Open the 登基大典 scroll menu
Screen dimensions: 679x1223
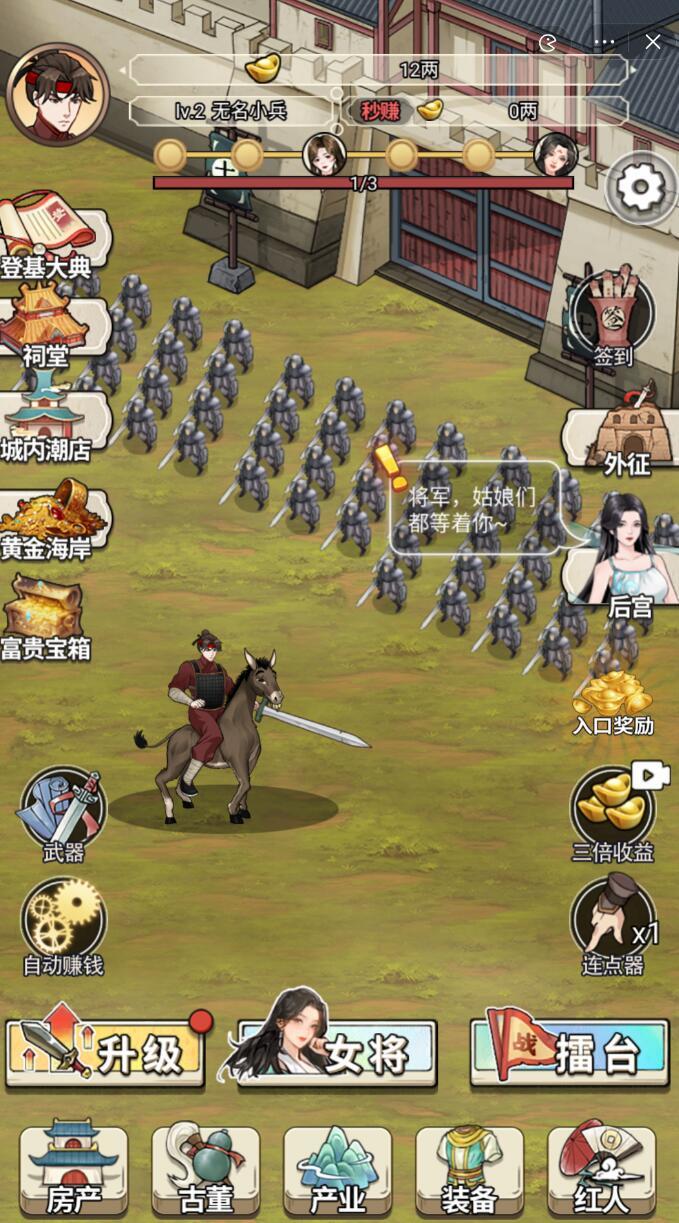50,237
